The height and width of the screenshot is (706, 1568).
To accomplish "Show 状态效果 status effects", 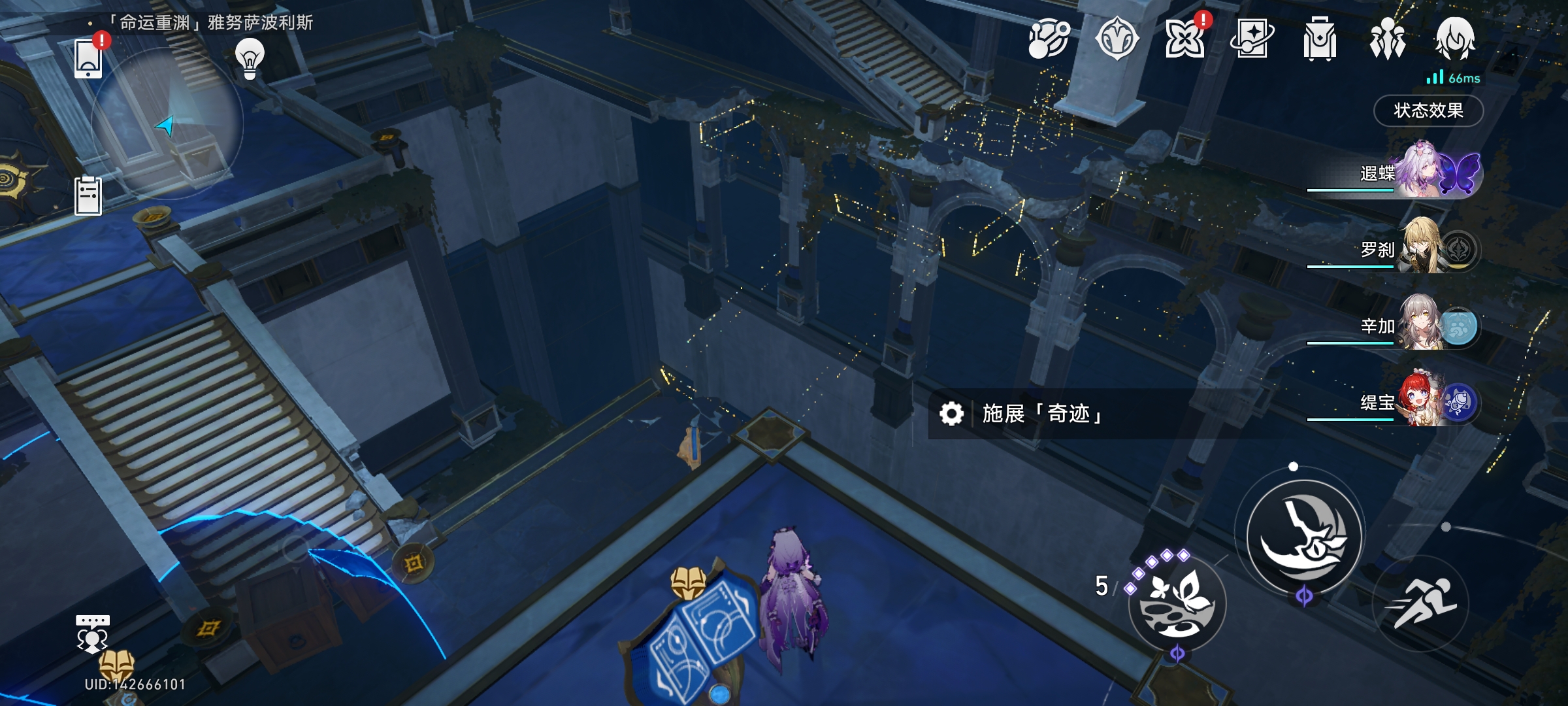I will coord(1428,110).
